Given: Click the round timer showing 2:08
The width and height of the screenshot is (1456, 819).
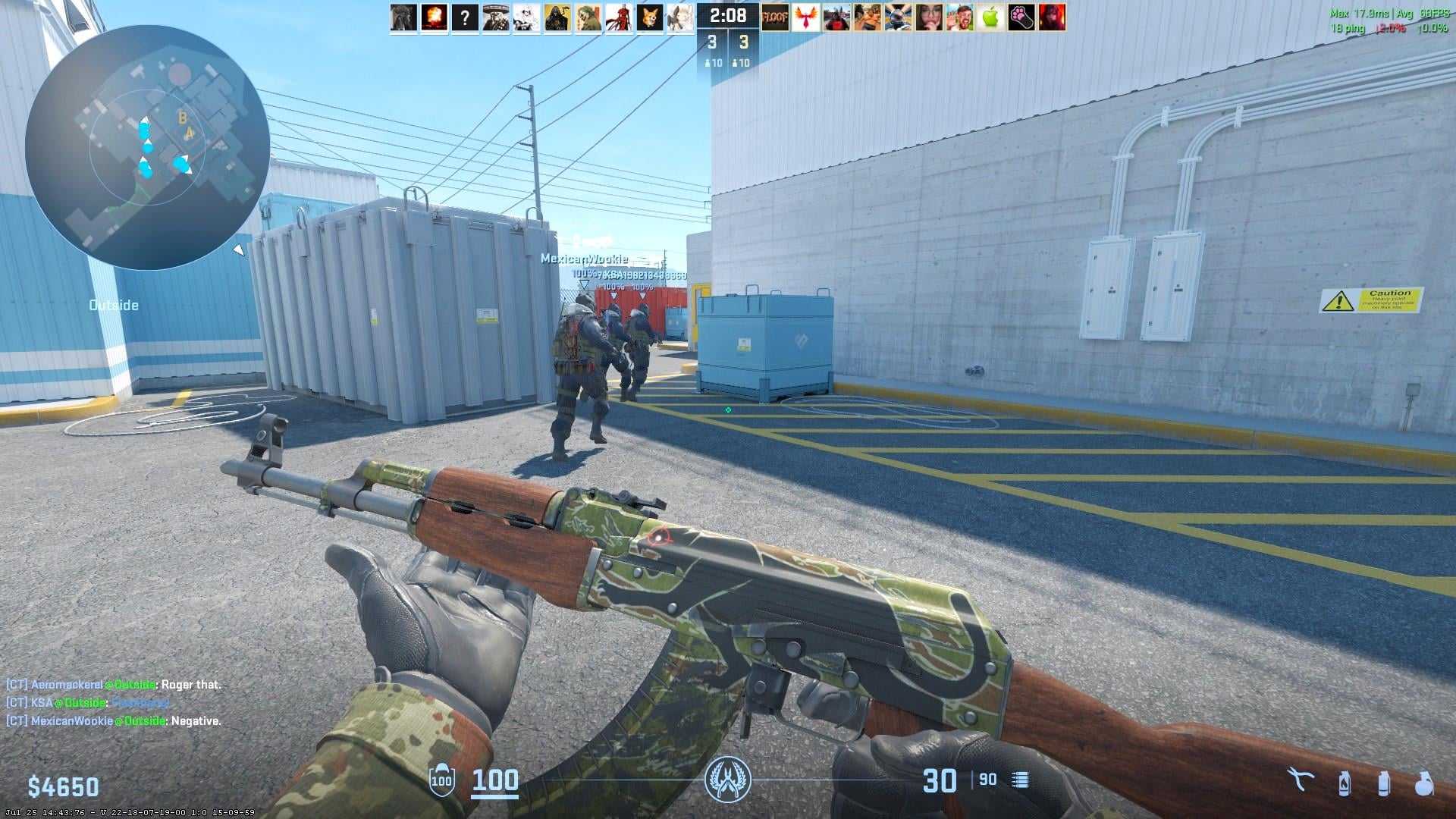Looking at the screenshot, I should [727, 14].
